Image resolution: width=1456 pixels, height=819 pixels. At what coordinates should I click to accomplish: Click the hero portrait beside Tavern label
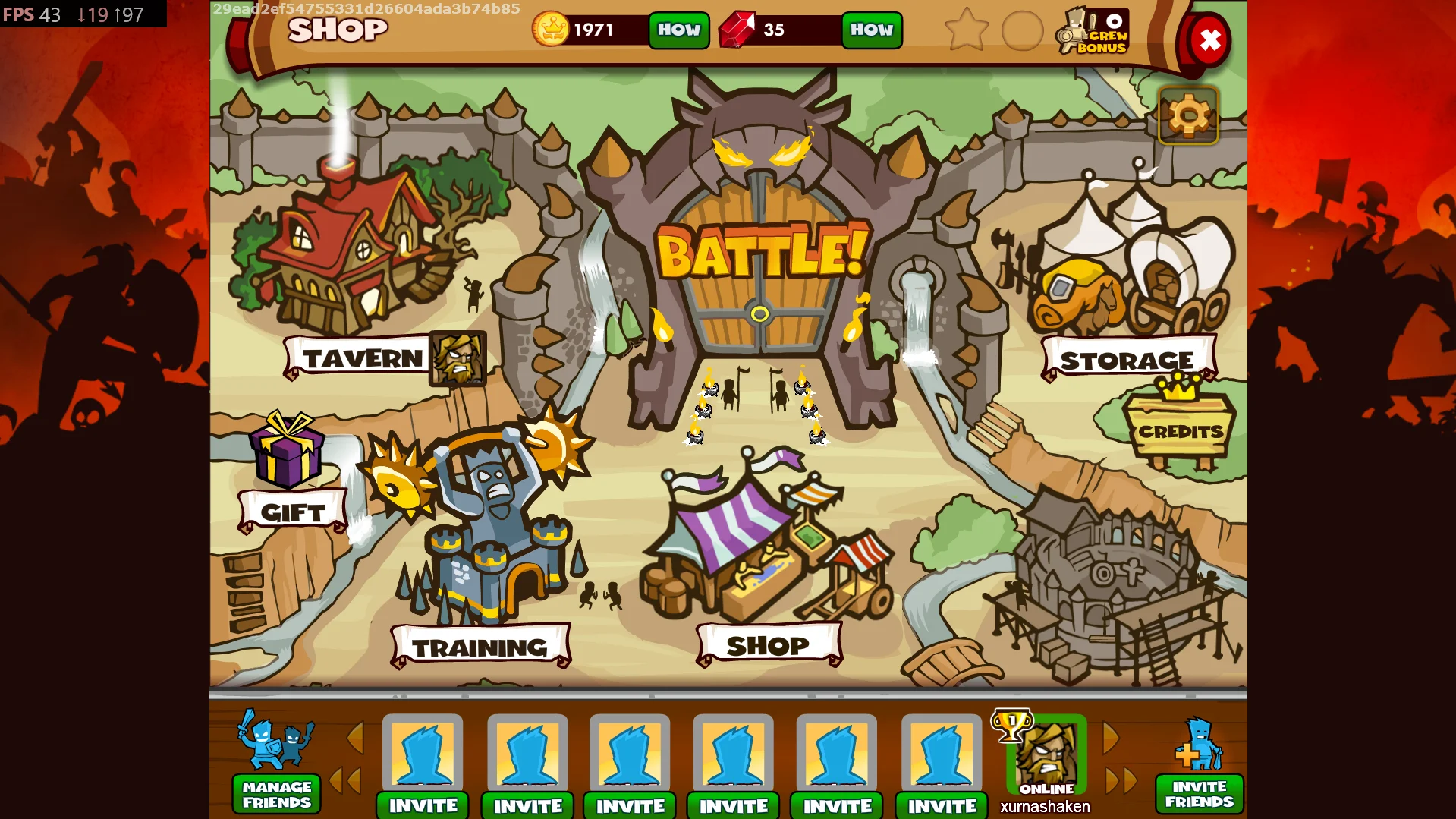click(458, 358)
